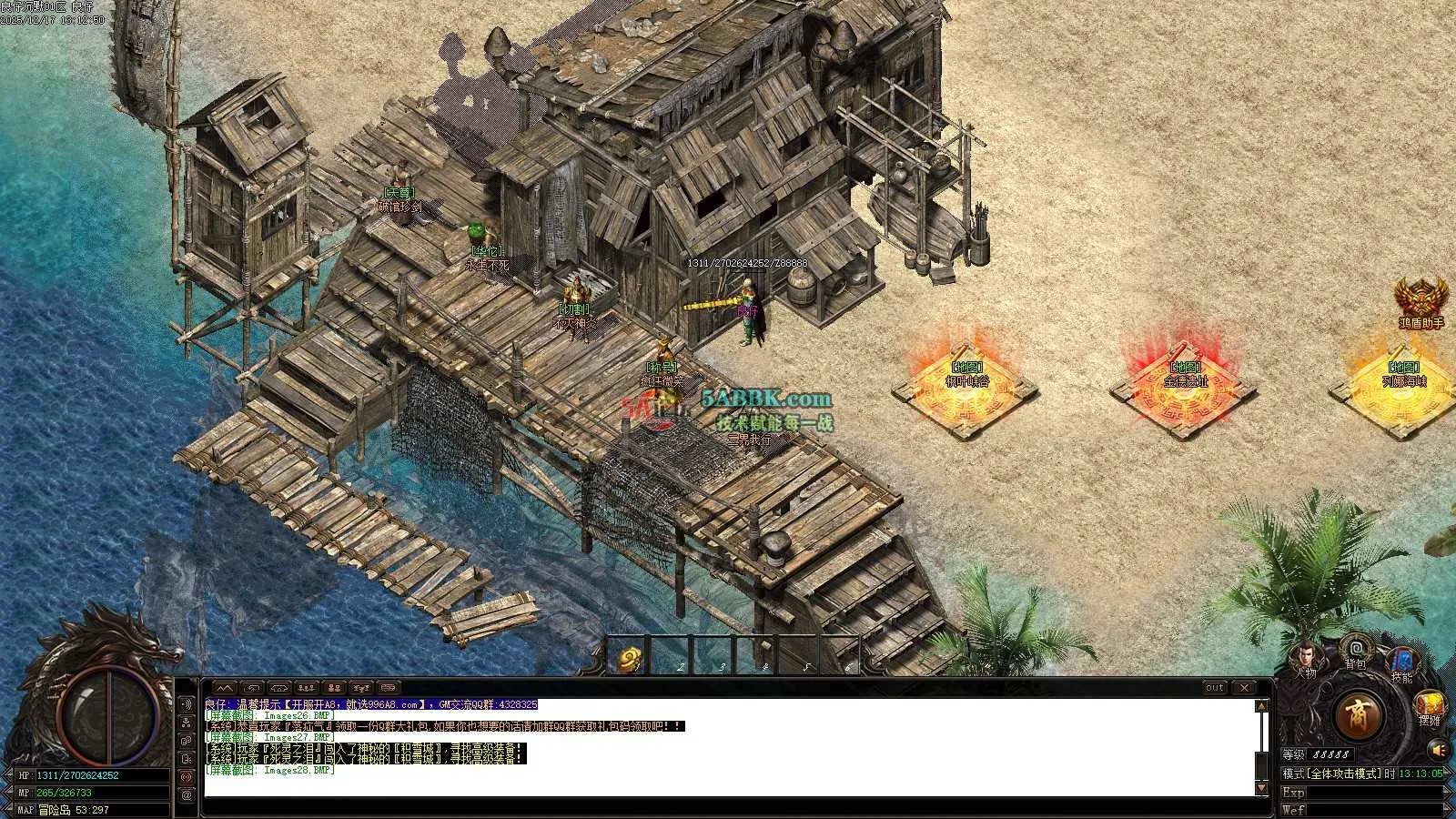Screen dimensions: 1456x819
Task: Toggle the speaker sound icon
Action: (x=1439, y=750)
